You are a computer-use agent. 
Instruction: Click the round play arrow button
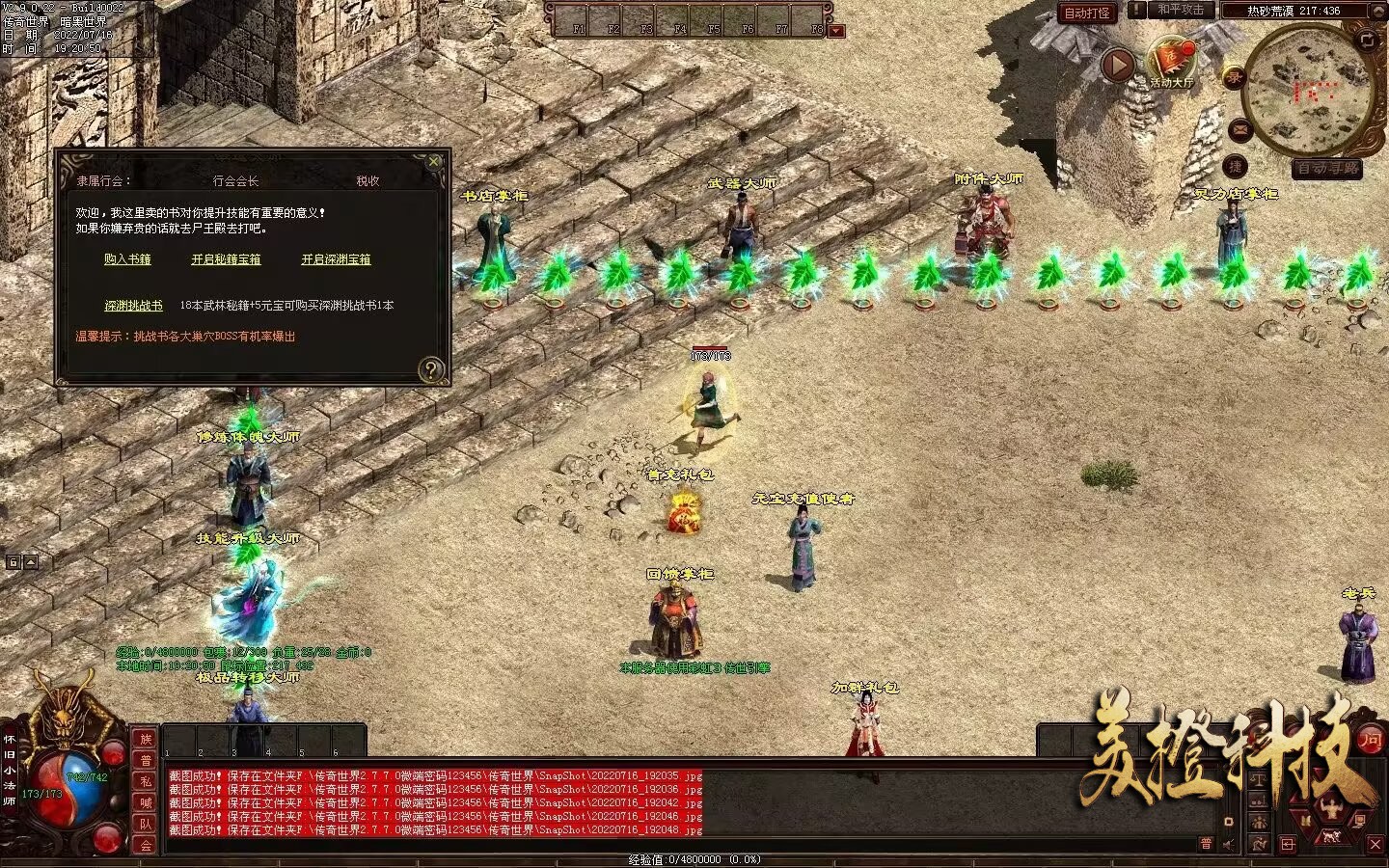pos(1117,66)
